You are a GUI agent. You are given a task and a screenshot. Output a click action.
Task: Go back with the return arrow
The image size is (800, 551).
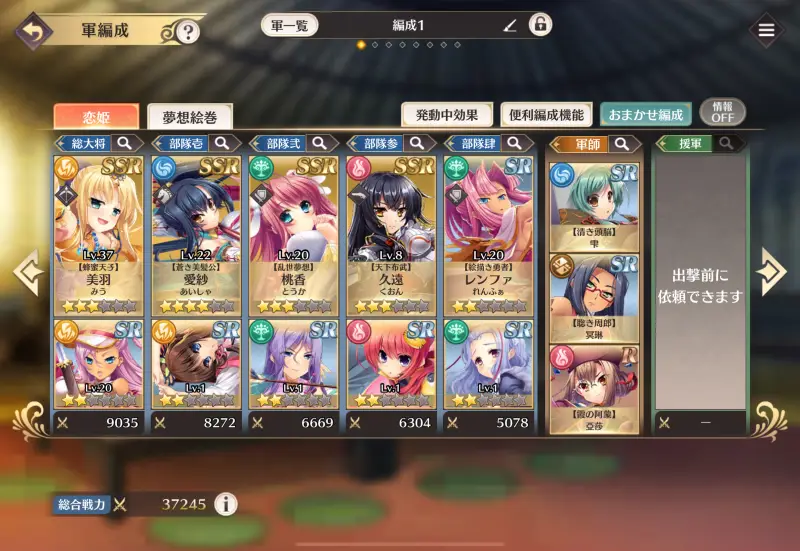pos(33,30)
